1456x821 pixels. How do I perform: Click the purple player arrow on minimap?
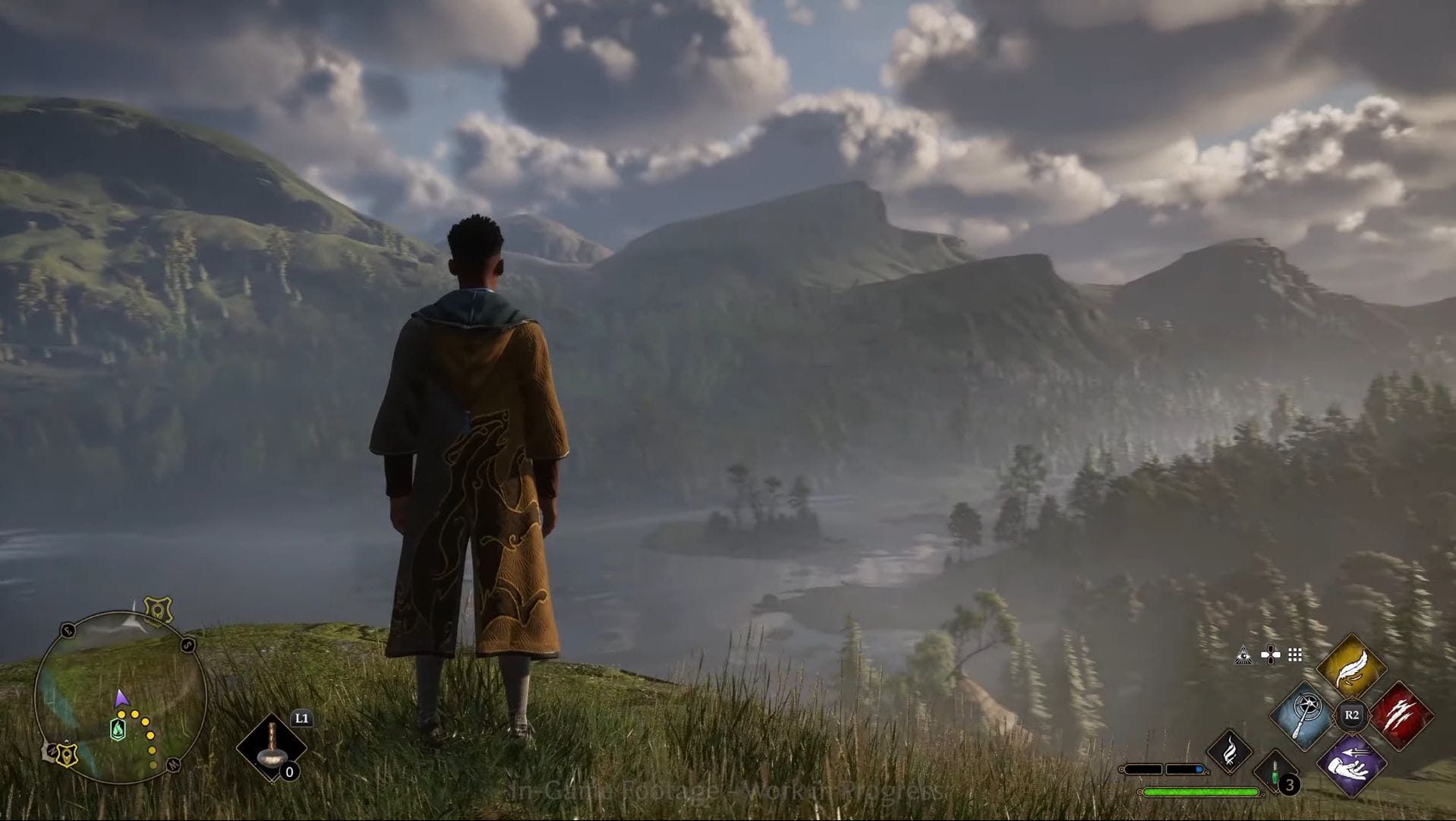pyautogui.click(x=121, y=699)
